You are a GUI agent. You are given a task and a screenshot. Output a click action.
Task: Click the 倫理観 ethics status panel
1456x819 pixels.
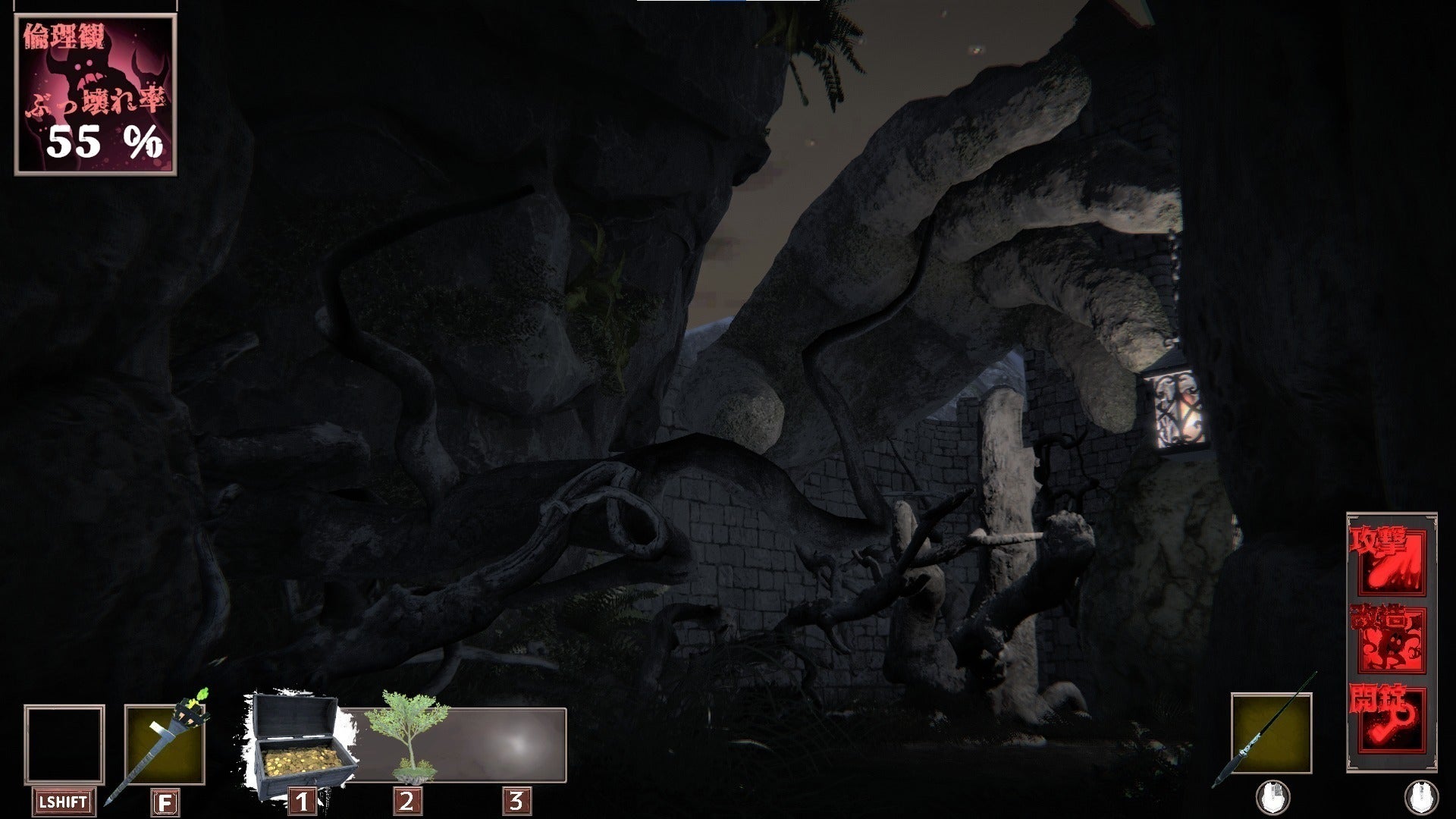(x=96, y=94)
